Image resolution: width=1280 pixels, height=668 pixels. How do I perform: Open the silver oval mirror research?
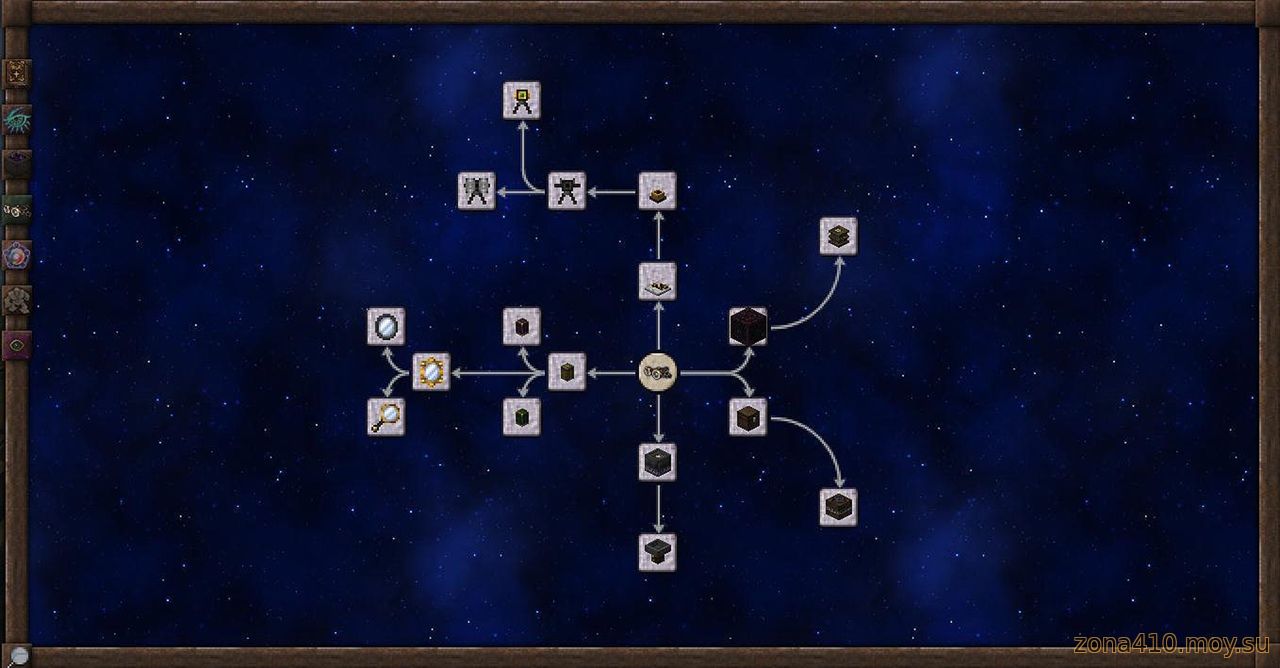pyautogui.click(x=386, y=326)
